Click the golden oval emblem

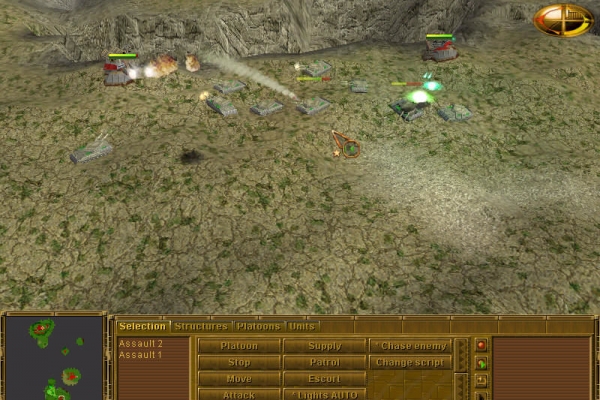(x=563, y=20)
